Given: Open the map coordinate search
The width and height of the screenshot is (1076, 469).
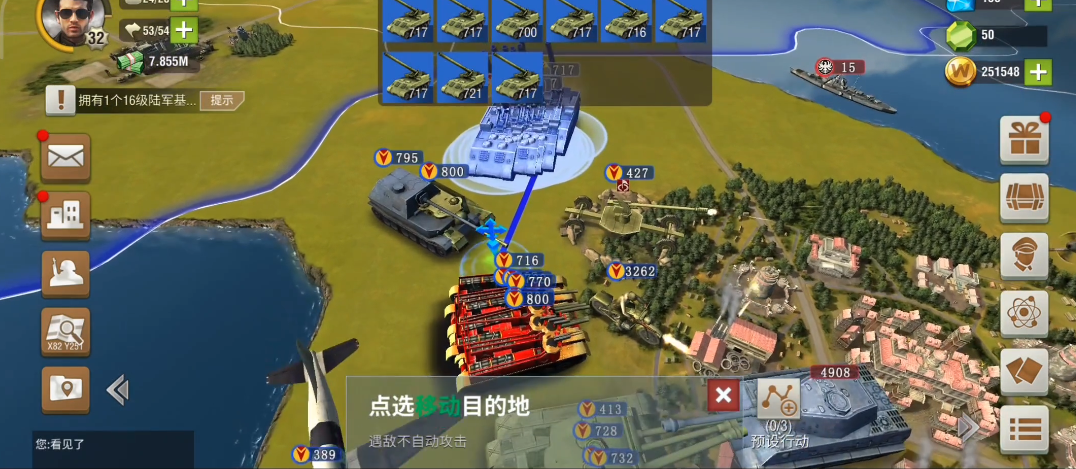Looking at the screenshot, I should [x=66, y=331].
